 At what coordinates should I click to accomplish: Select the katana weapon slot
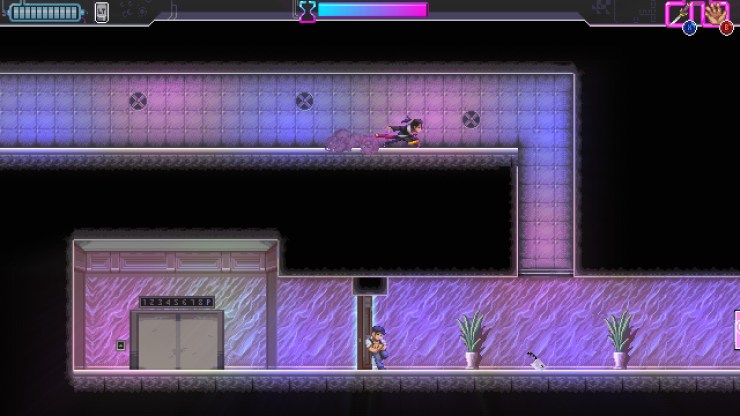click(680, 14)
